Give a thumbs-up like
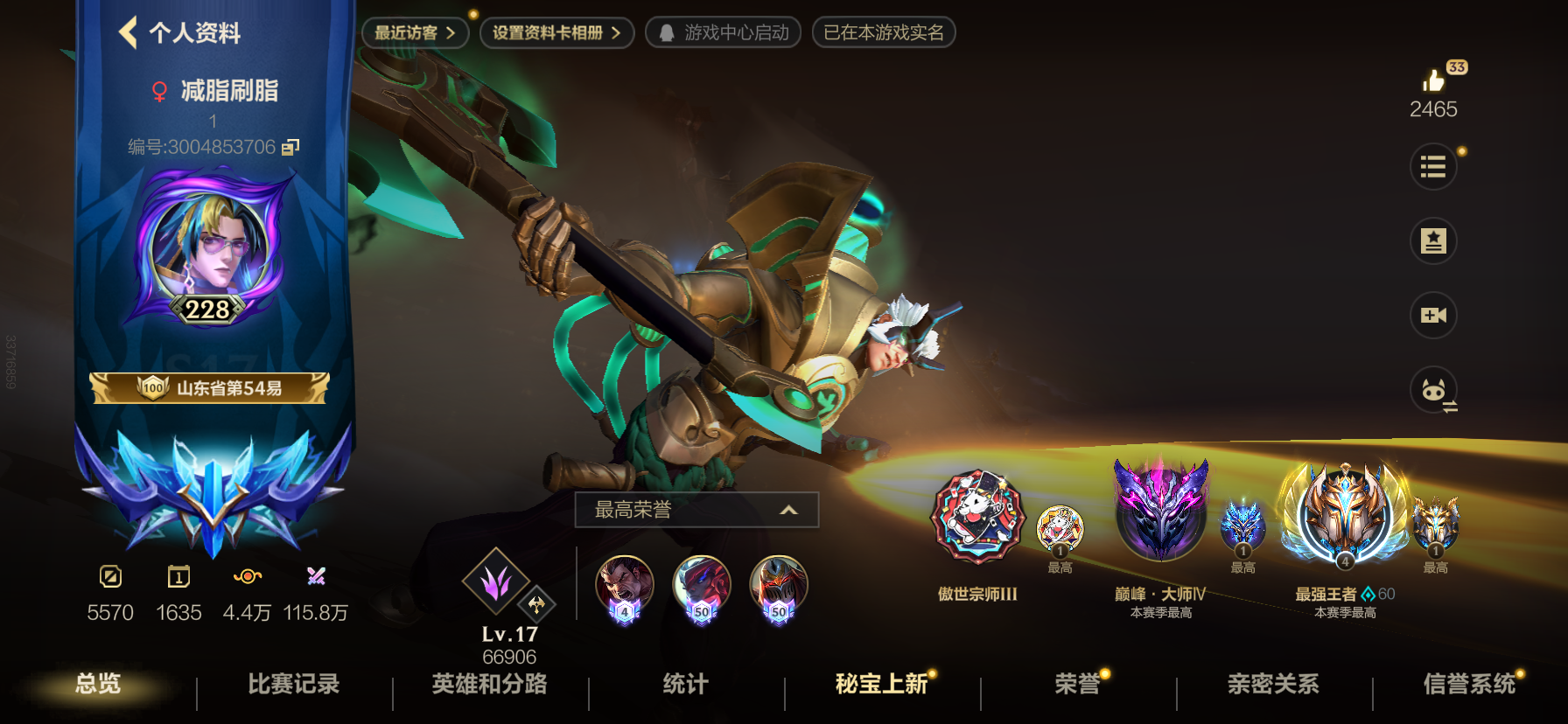 [x=1433, y=81]
